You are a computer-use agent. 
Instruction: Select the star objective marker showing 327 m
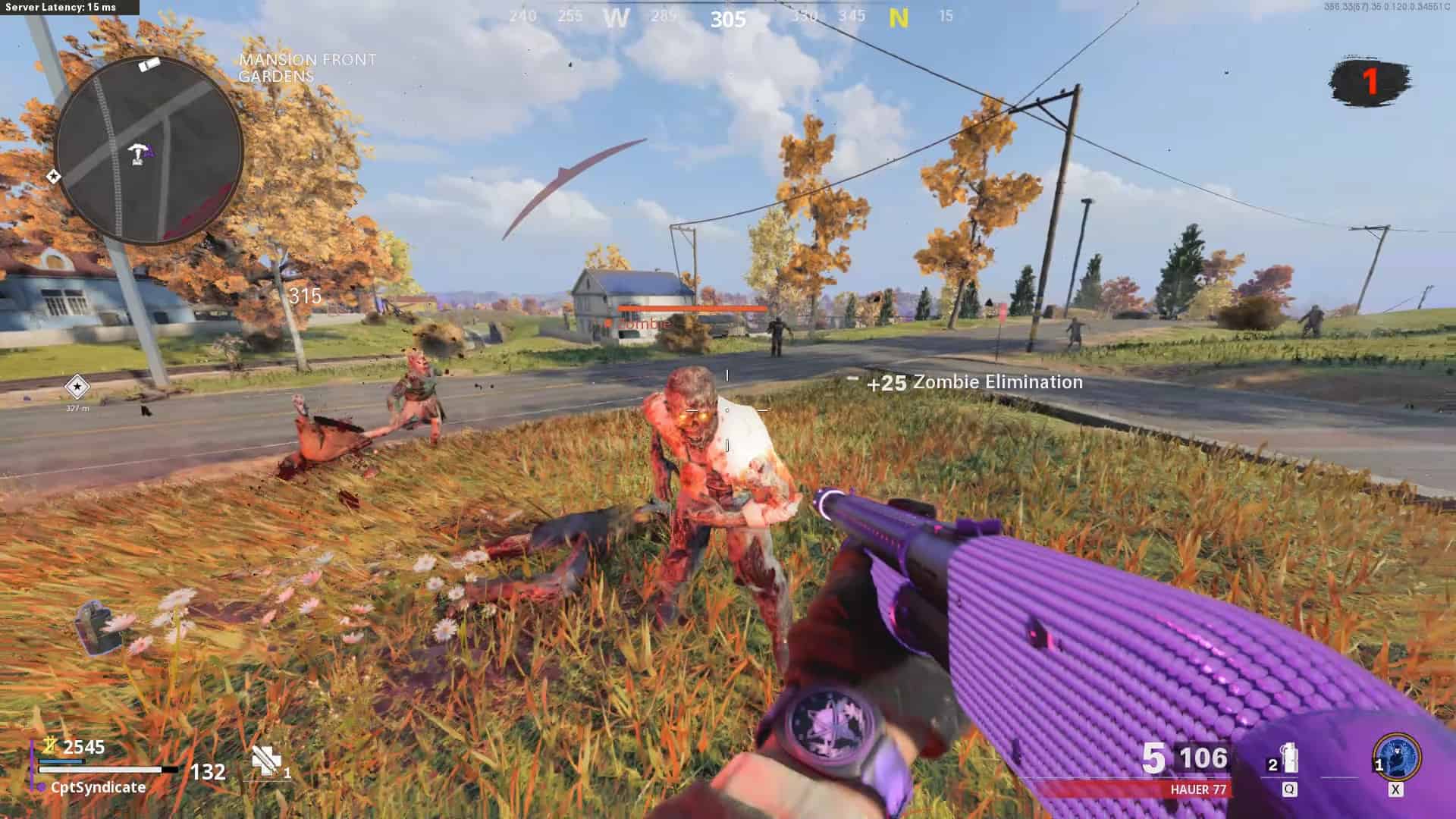pyautogui.click(x=77, y=387)
